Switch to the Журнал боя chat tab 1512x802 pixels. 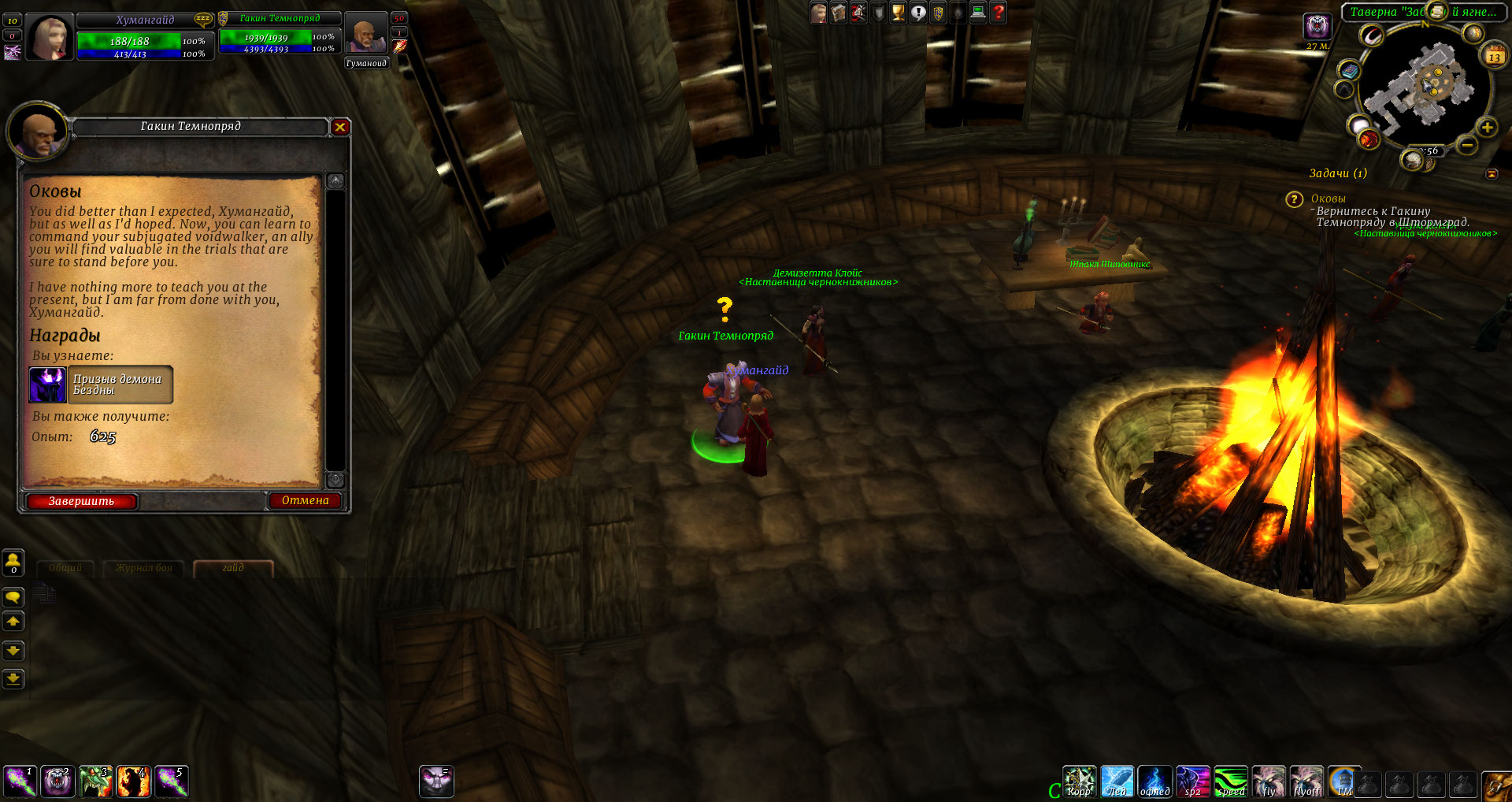143,568
